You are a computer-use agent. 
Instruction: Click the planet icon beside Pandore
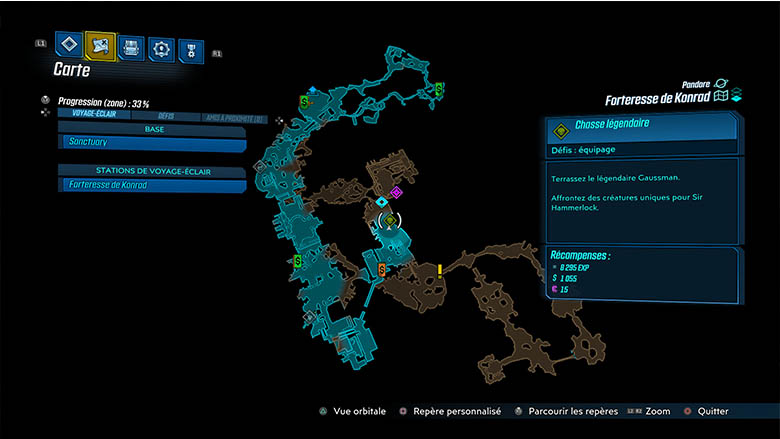point(720,84)
